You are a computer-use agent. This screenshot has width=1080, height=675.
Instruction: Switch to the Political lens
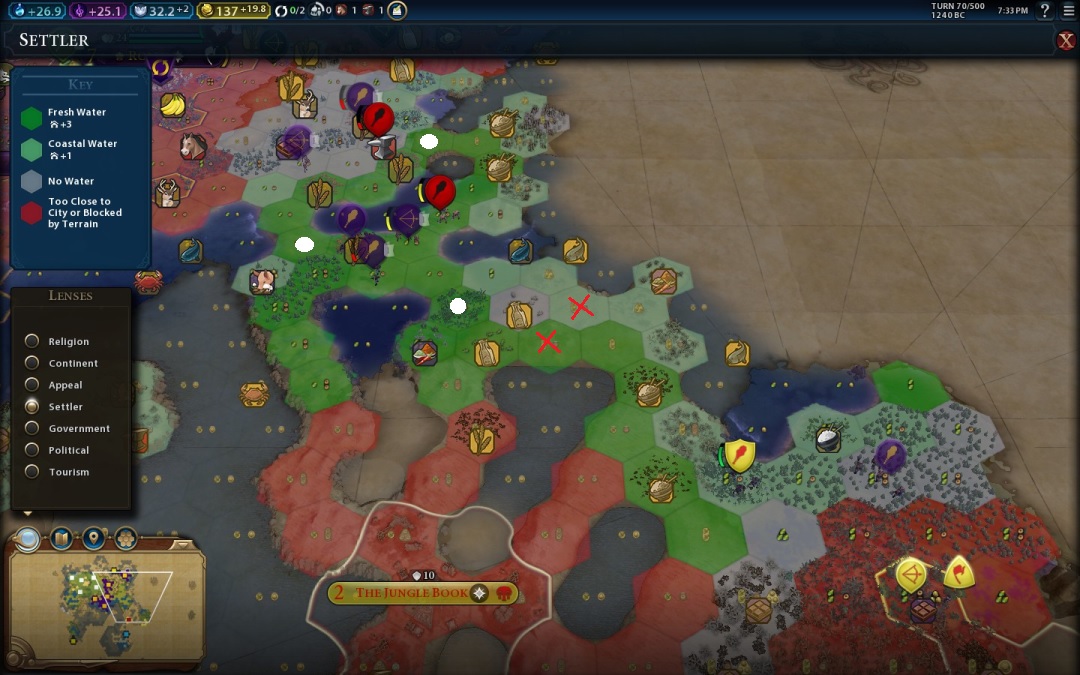[33, 450]
